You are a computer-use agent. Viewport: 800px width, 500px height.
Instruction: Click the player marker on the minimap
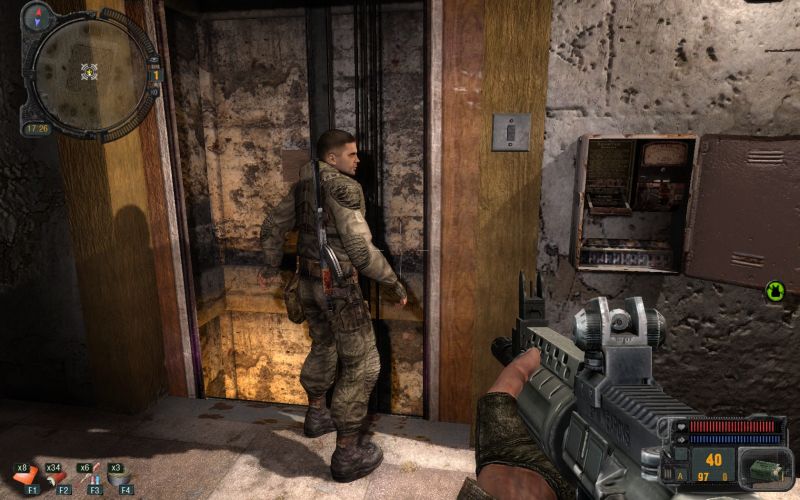[89, 71]
